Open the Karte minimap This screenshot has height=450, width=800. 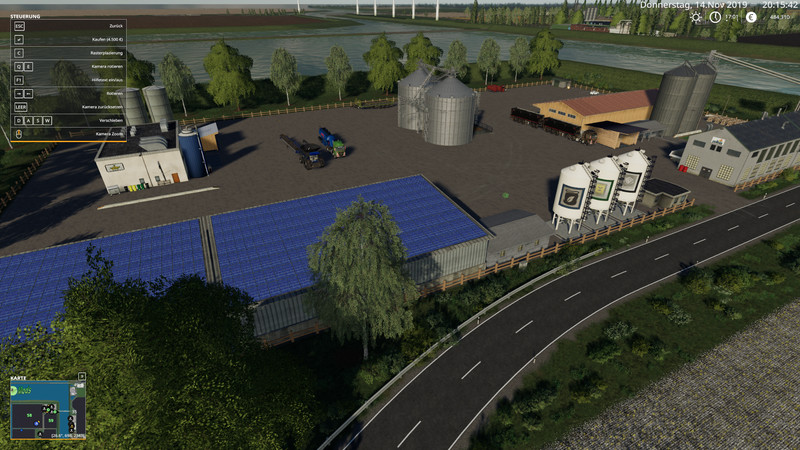pyautogui.click(x=46, y=409)
